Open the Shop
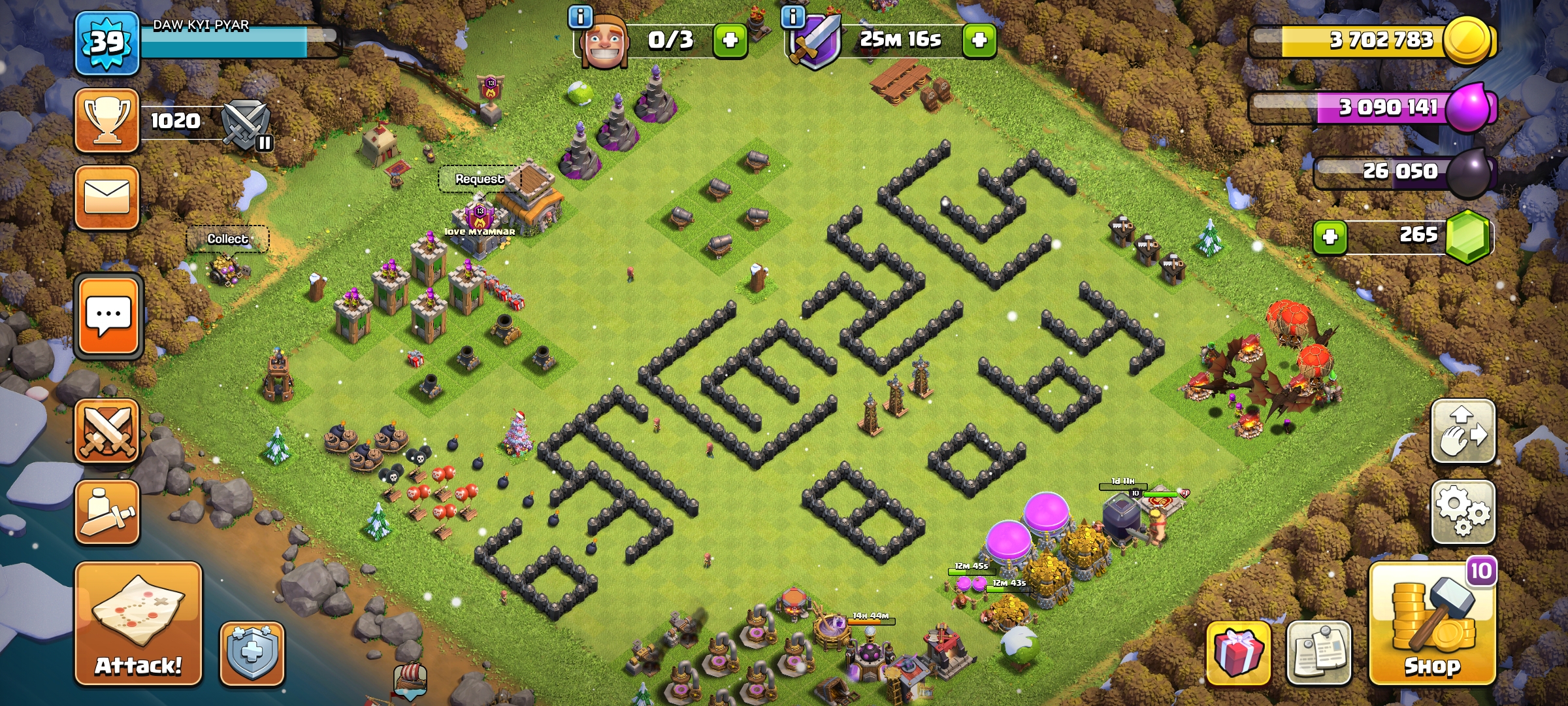Viewport: 1568px width, 706px height. [1432, 624]
